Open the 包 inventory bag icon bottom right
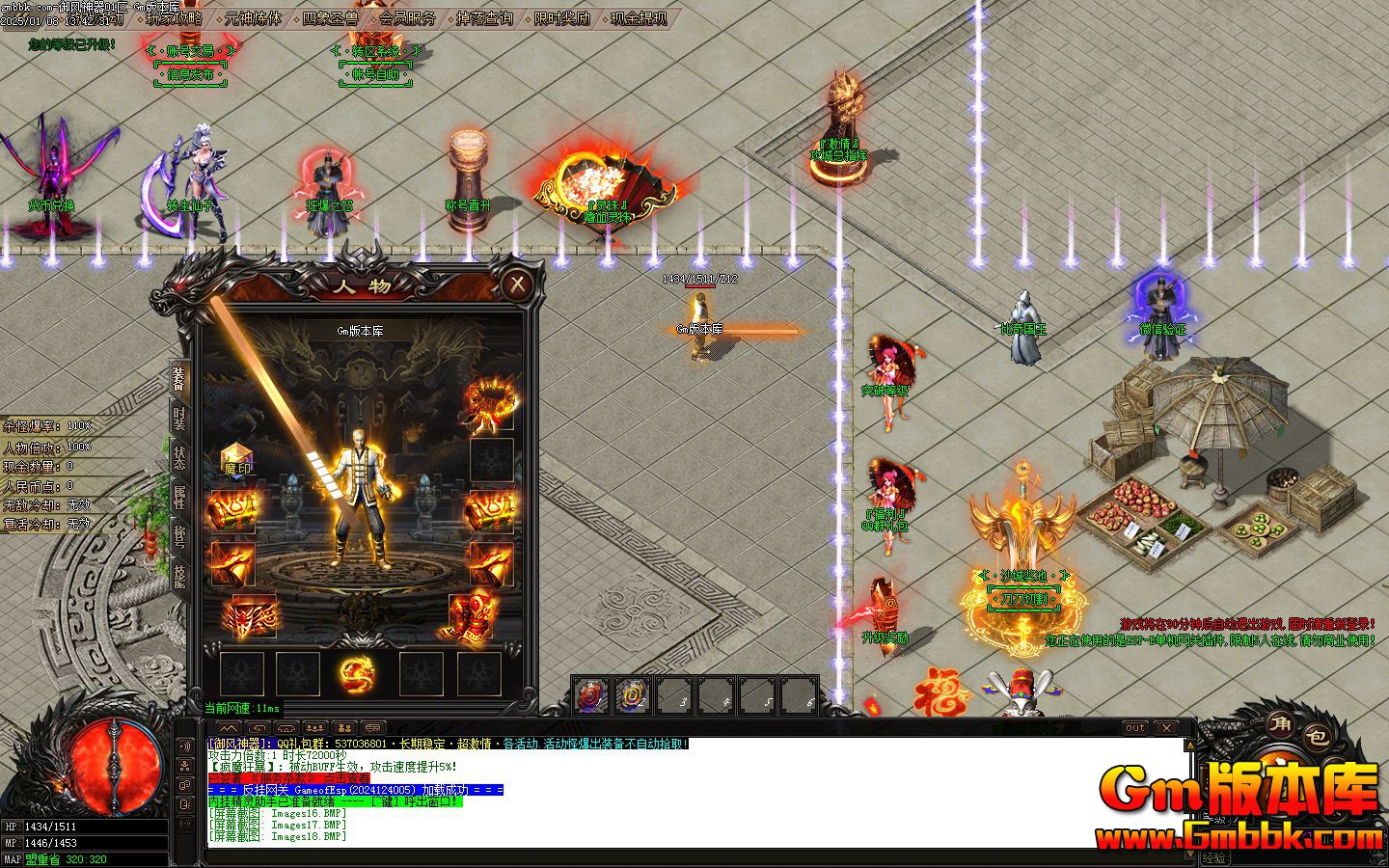 pos(1317,736)
